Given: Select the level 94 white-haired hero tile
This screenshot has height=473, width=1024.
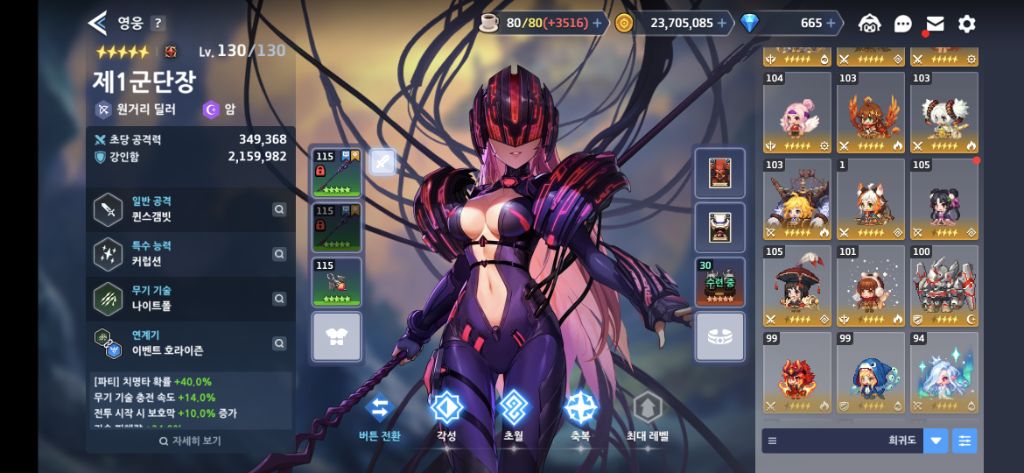Looking at the screenshot, I should pyautogui.click(x=943, y=373).
